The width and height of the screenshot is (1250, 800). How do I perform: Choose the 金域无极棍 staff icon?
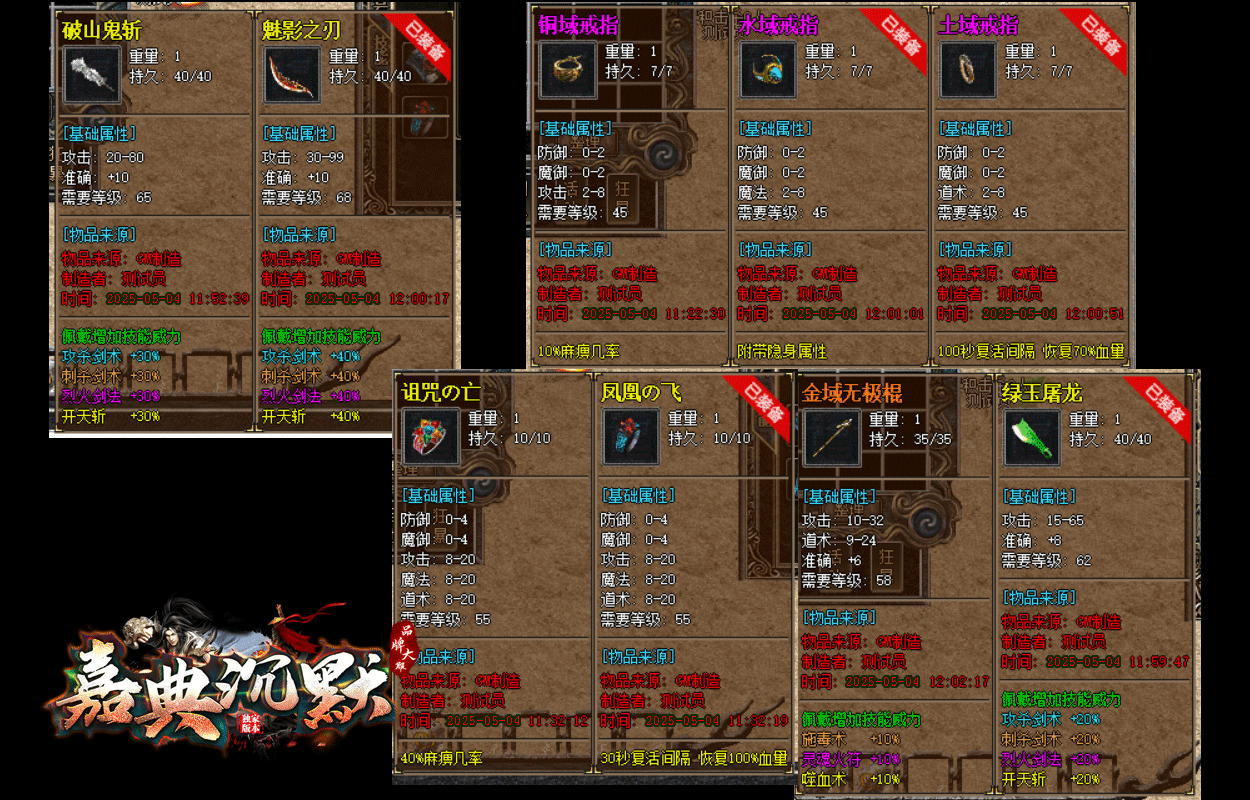click(832, 437)
